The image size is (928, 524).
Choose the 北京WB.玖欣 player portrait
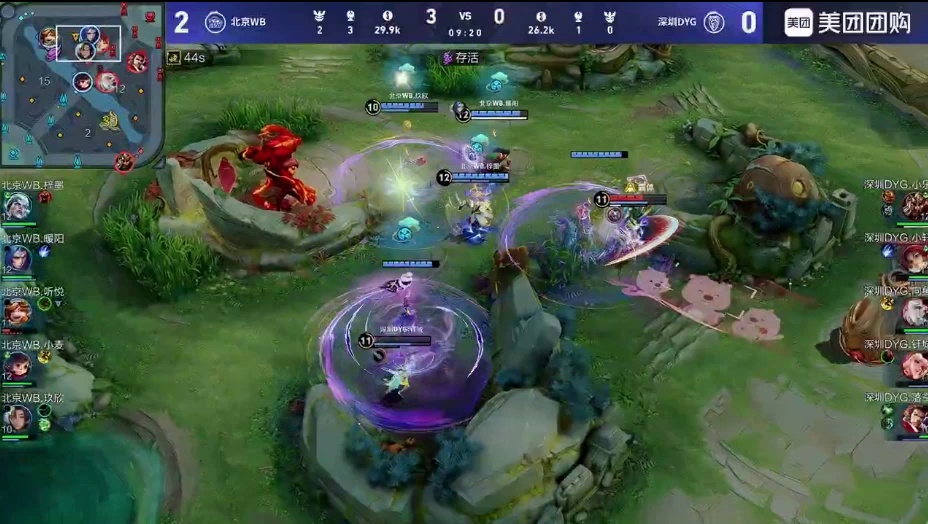coord(17,418)
